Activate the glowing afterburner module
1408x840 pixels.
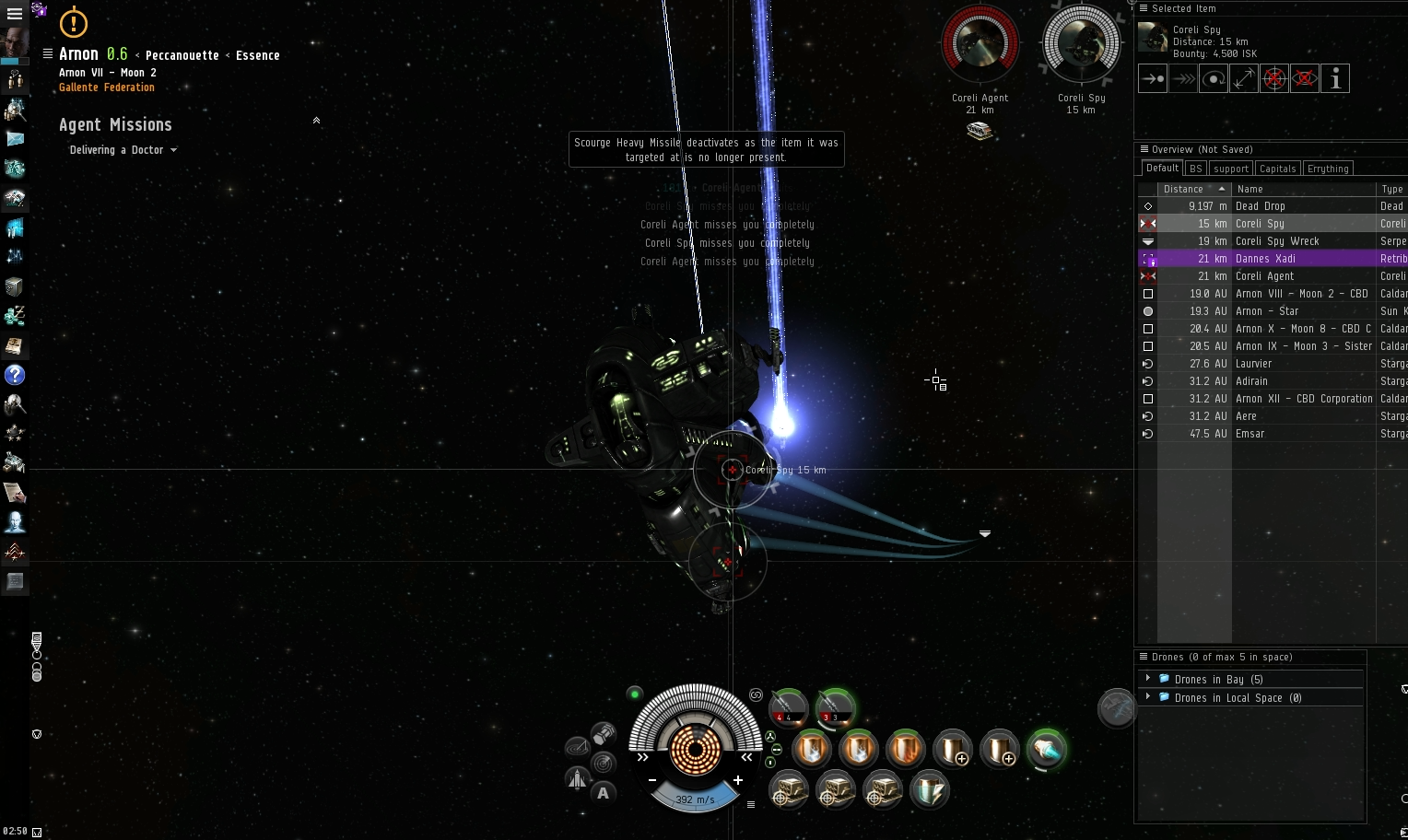coord(1048,750)
